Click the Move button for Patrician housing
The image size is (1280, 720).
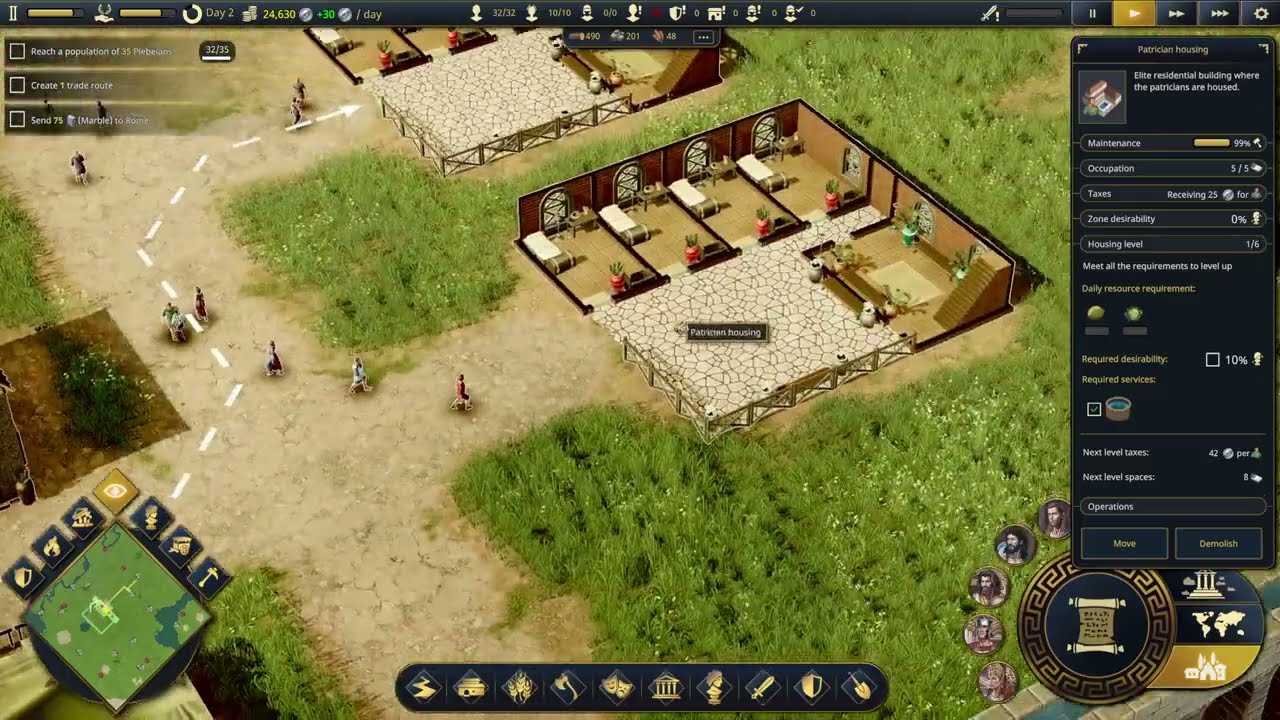click(x=1124, y=543)
